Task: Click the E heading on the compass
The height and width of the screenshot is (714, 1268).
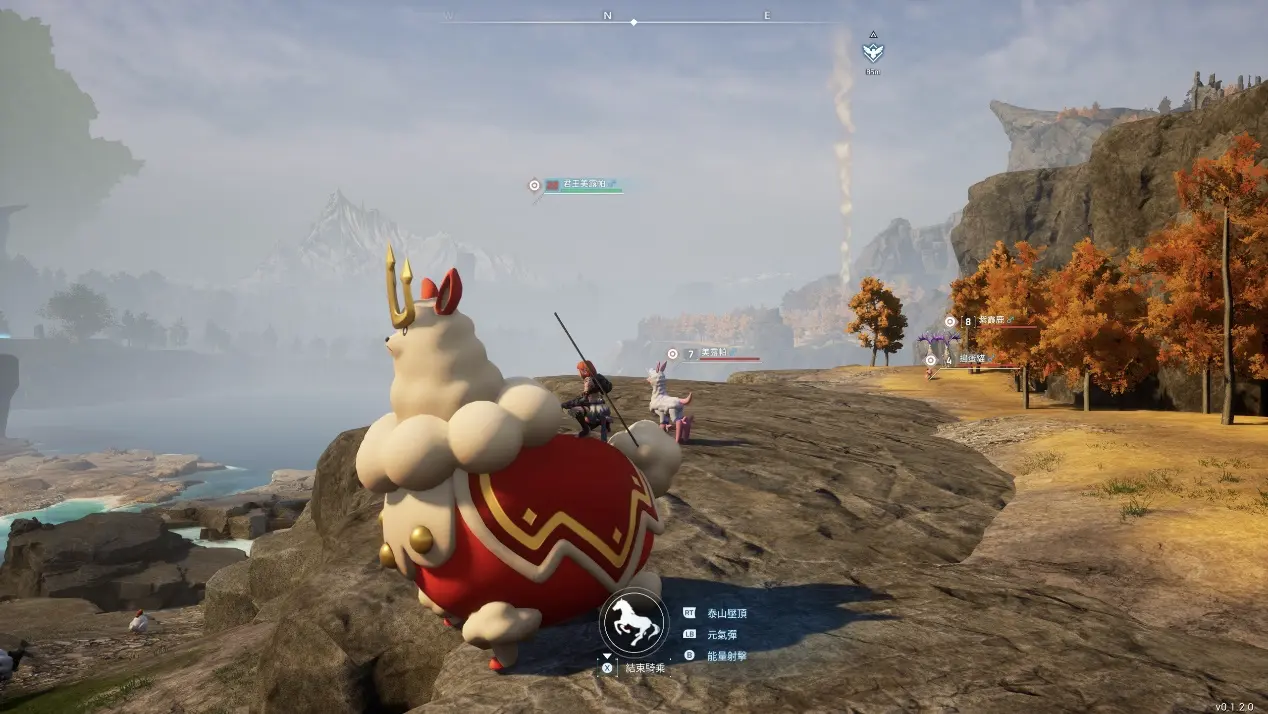Action: pos(767,15)
